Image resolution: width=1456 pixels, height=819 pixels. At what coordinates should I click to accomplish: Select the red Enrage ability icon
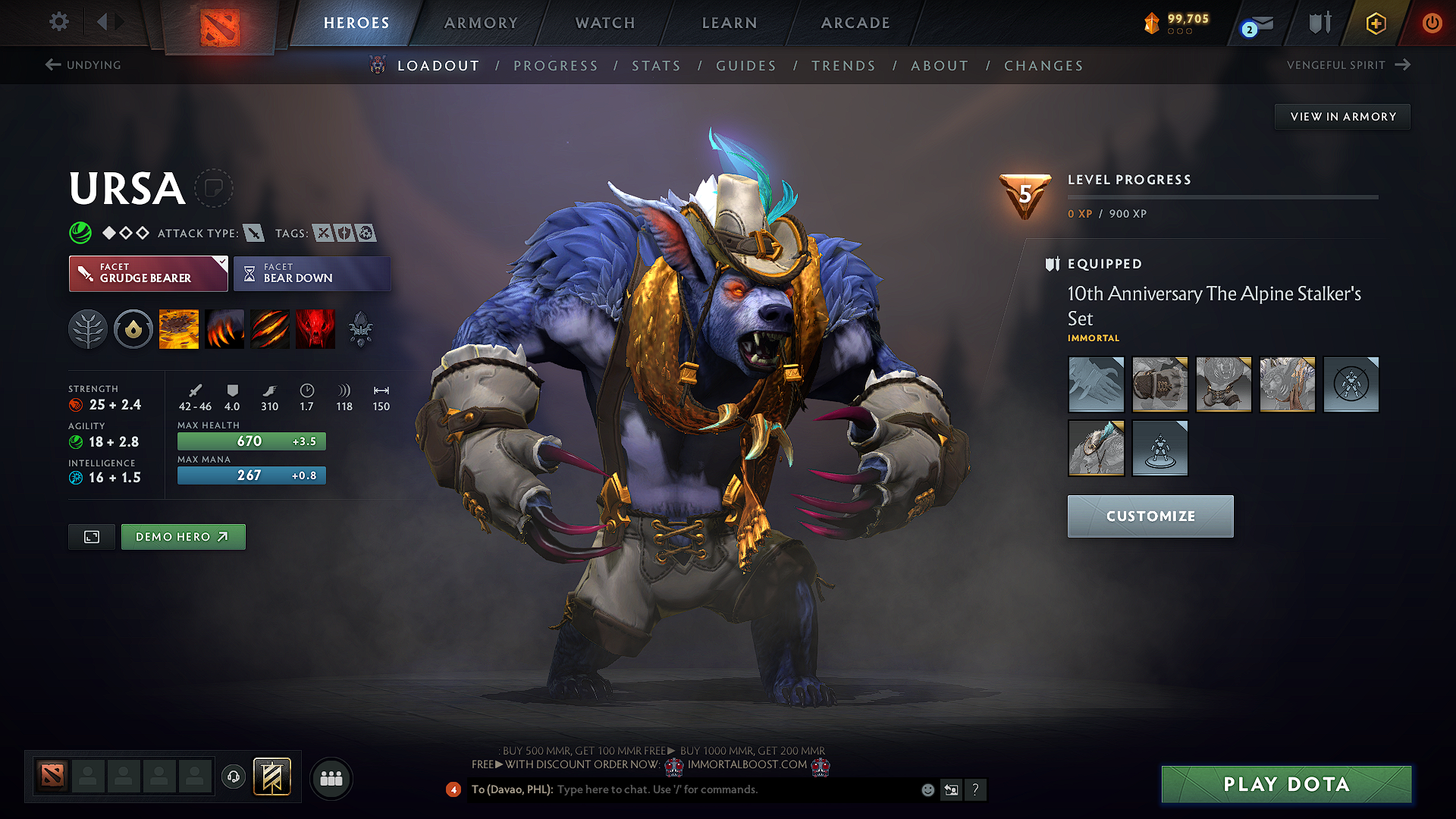point(315,328)
